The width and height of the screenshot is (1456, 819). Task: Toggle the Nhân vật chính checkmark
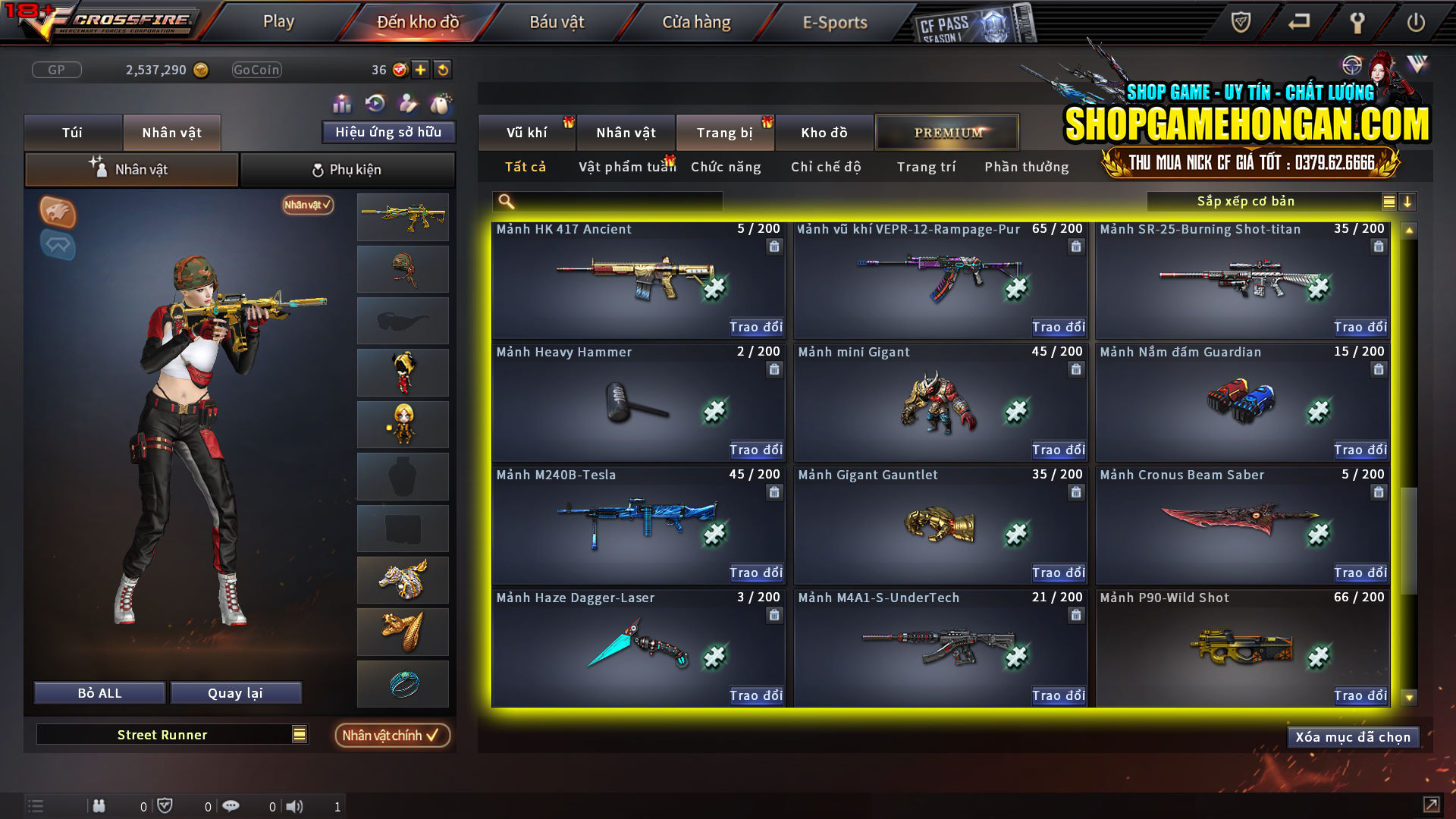pyautogui.click(x=392, y=735)
